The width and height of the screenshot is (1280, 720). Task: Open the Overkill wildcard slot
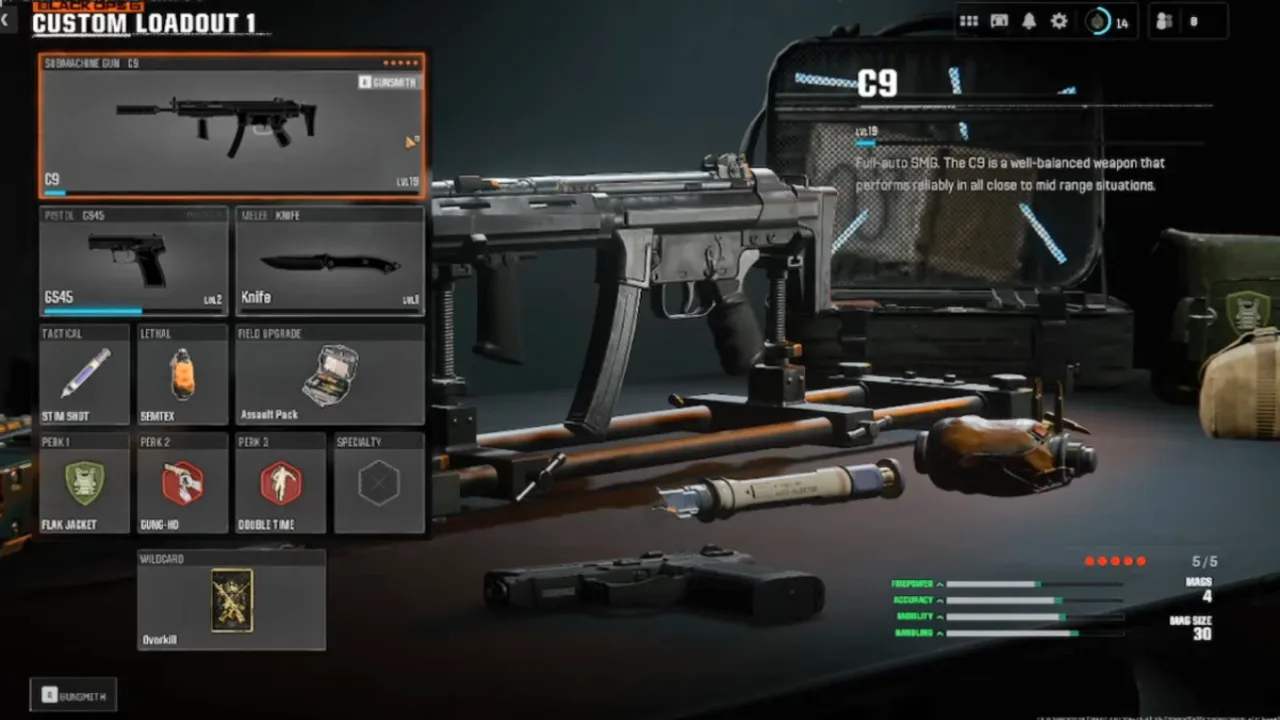coord(232,600)
